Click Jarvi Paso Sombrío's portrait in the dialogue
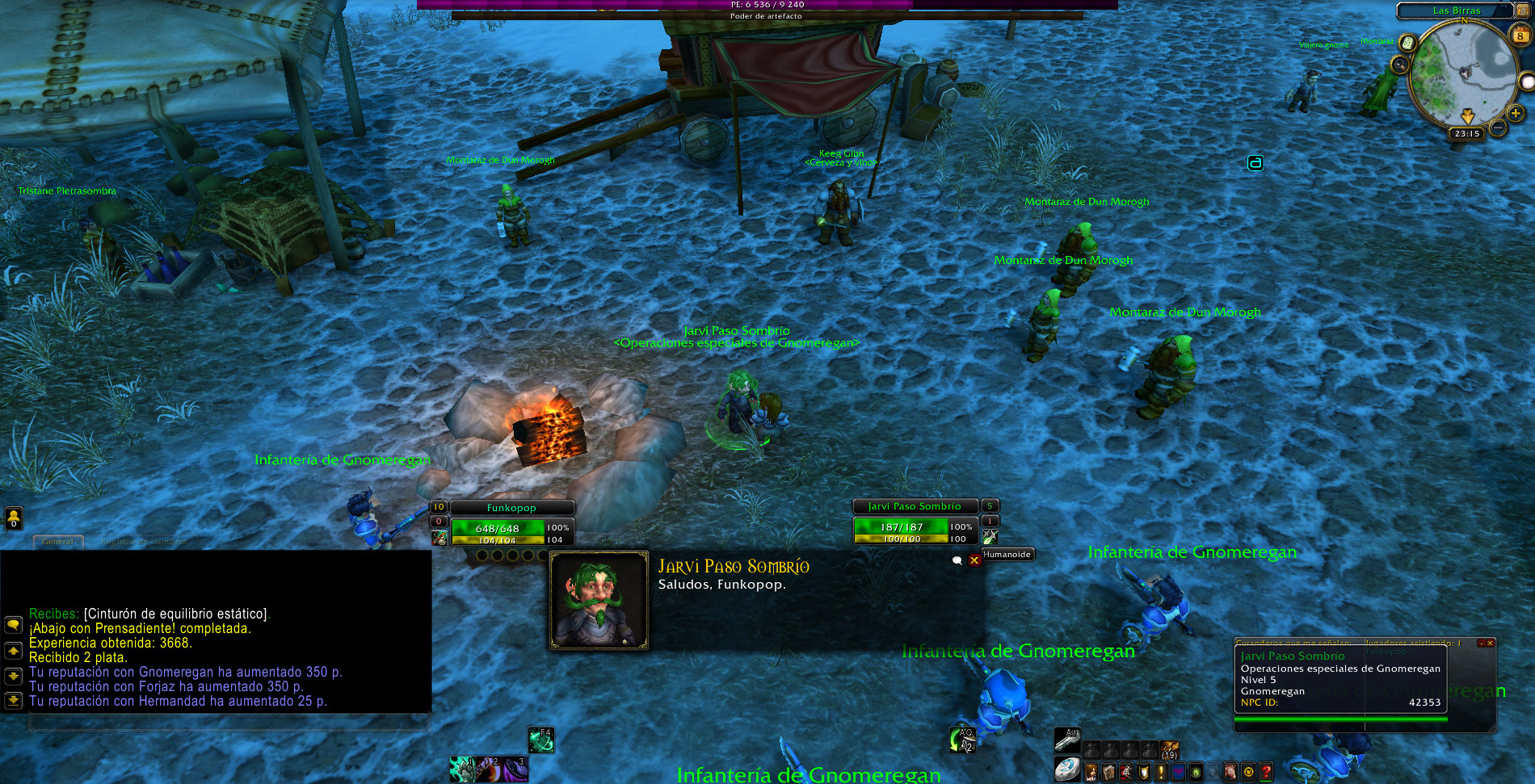This screenshot has height=784, width=1535. pos(599,600)
